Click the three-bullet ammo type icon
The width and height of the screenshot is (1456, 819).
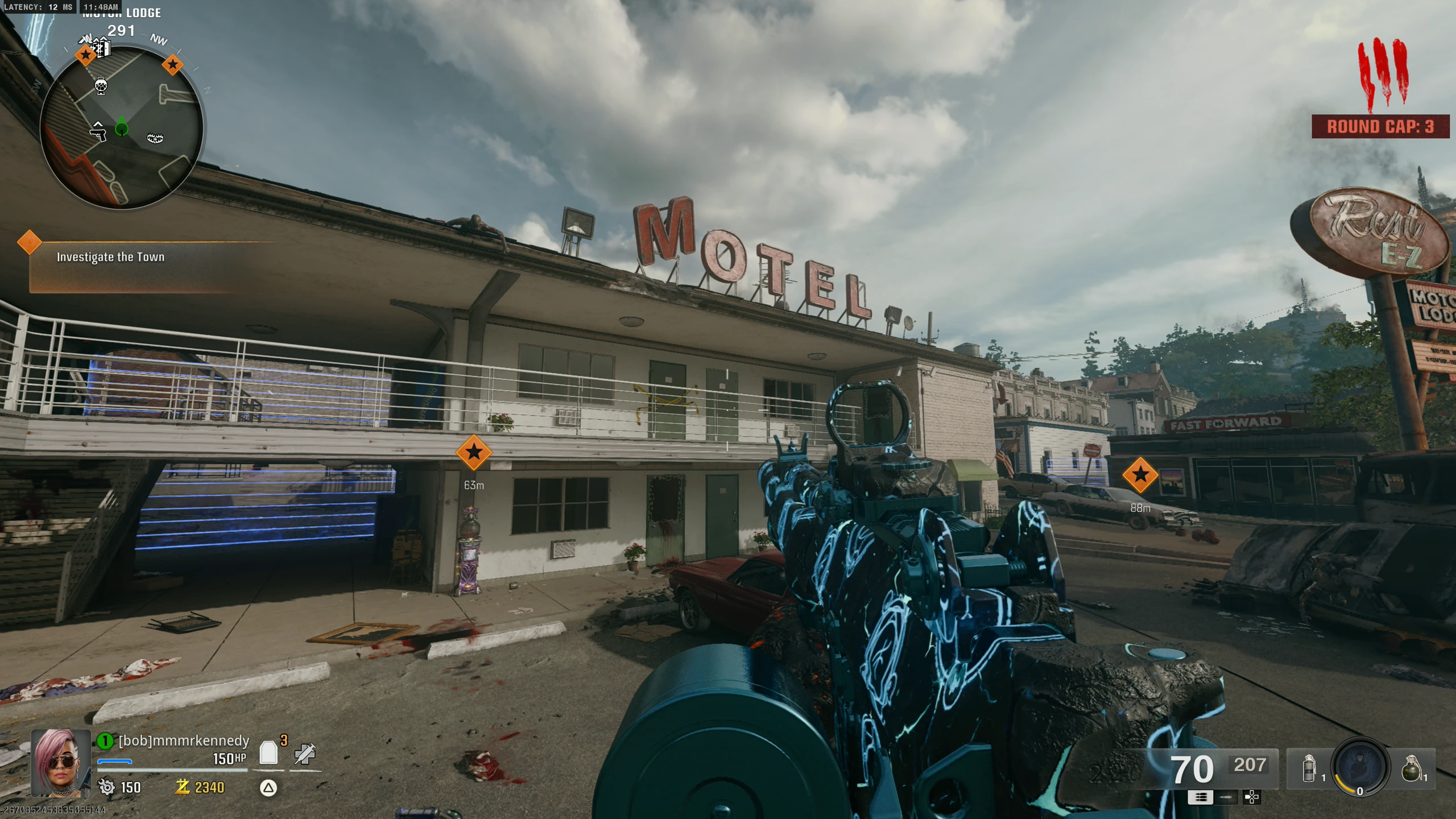[x=1200, y=797]
